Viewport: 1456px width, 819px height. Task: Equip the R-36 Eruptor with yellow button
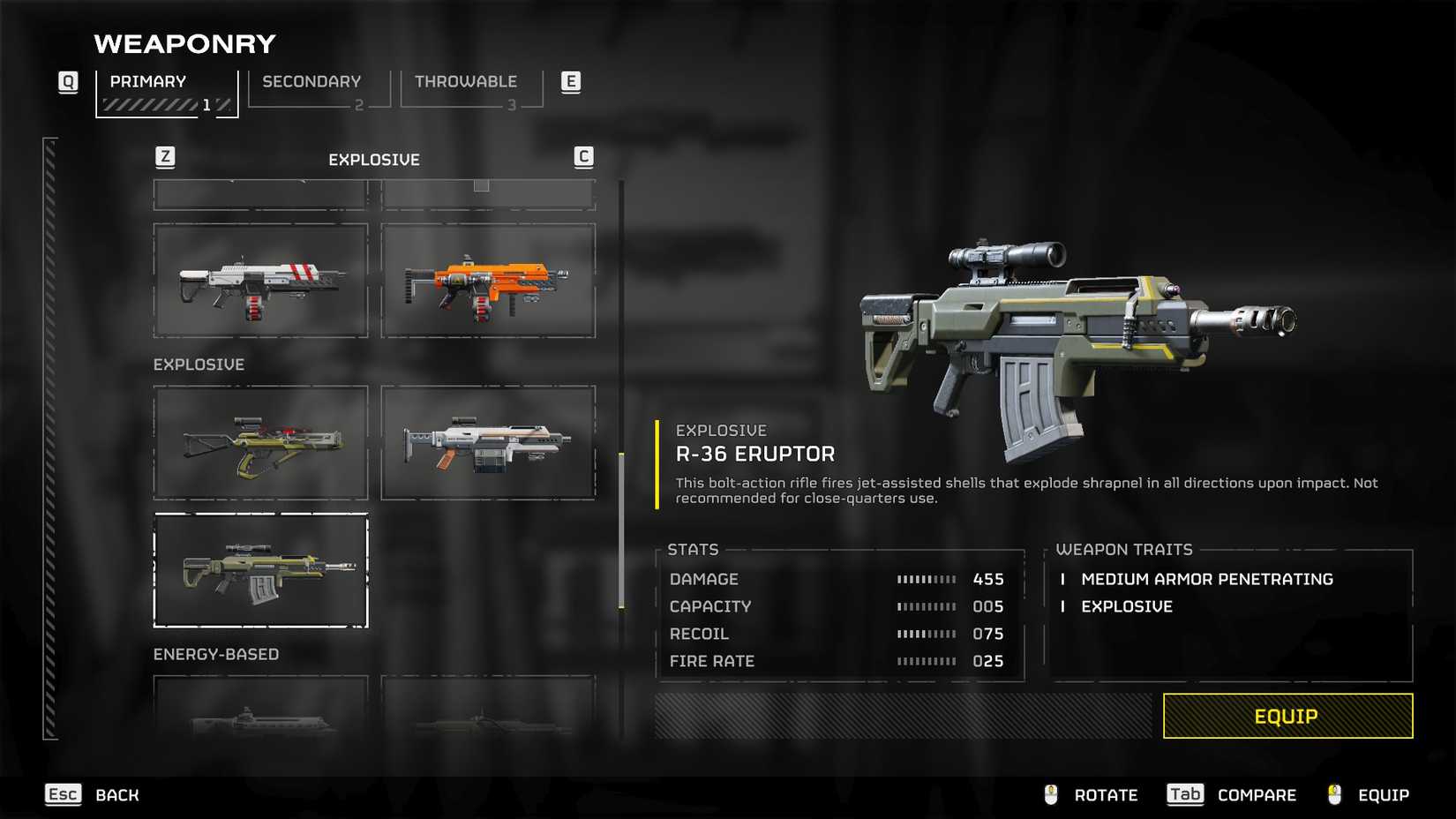point(1287,716)
